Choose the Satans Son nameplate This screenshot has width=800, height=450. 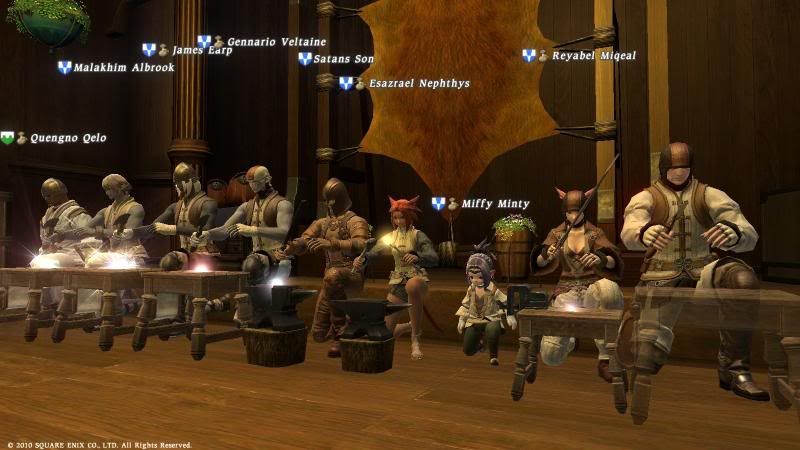(x=344, y=59)
